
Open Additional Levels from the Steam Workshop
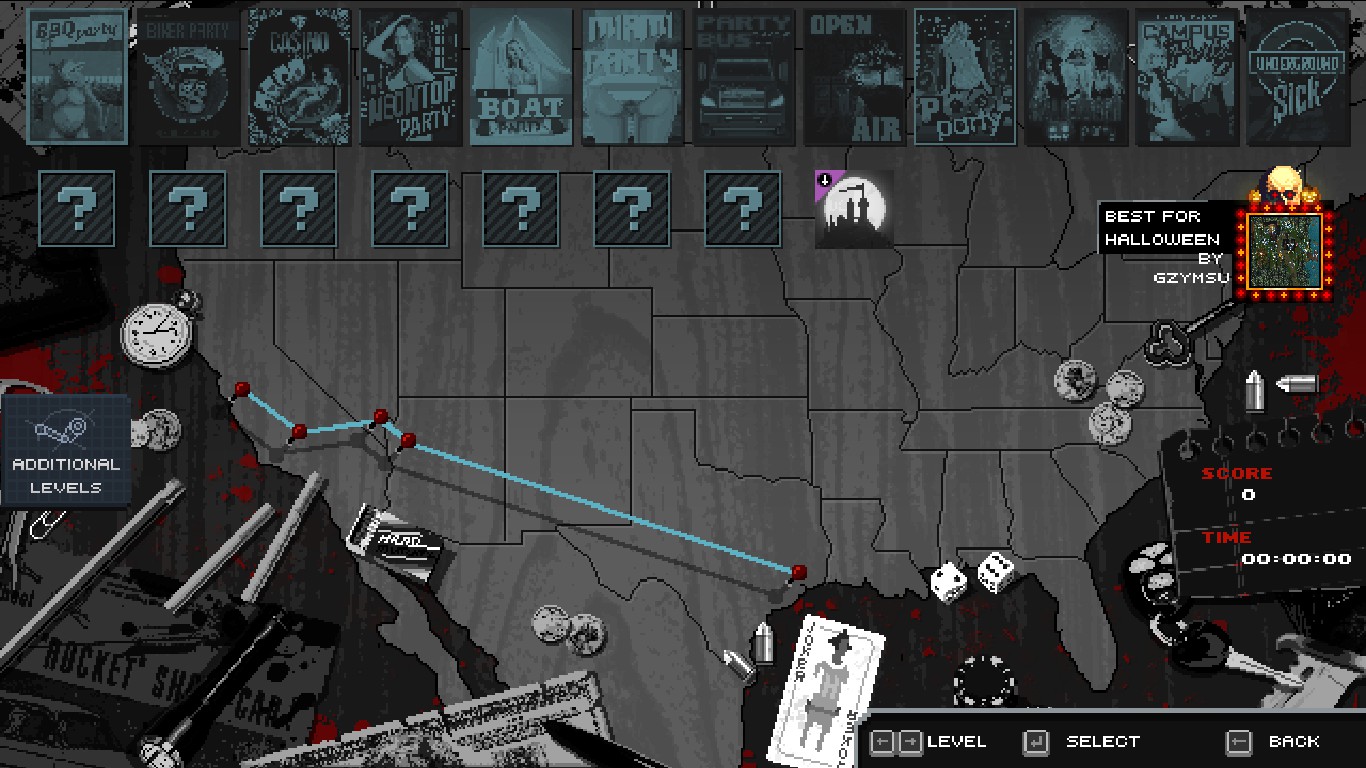click(66, 450)
